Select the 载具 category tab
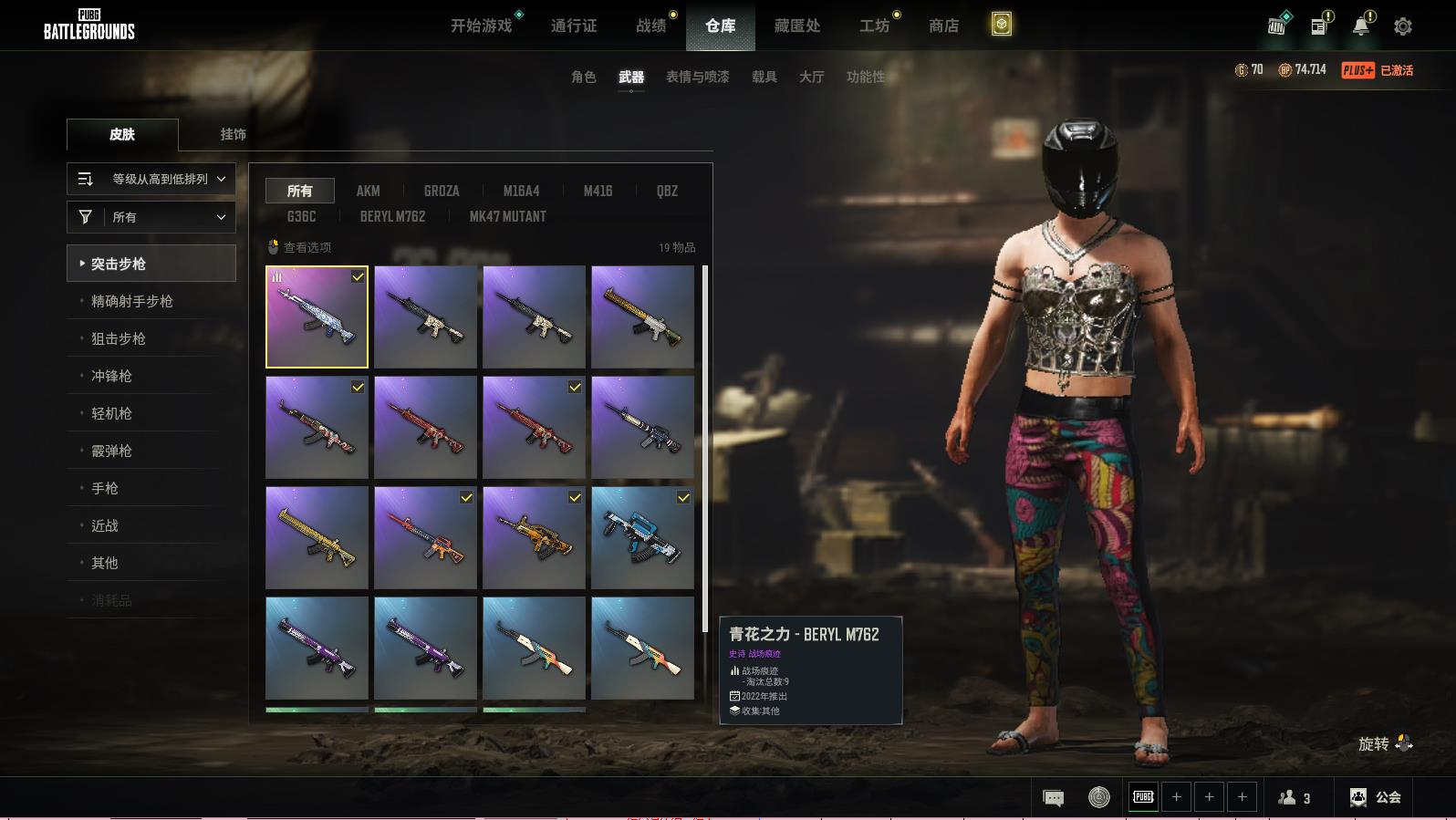The image size is (1456, 820). point(764,77)
